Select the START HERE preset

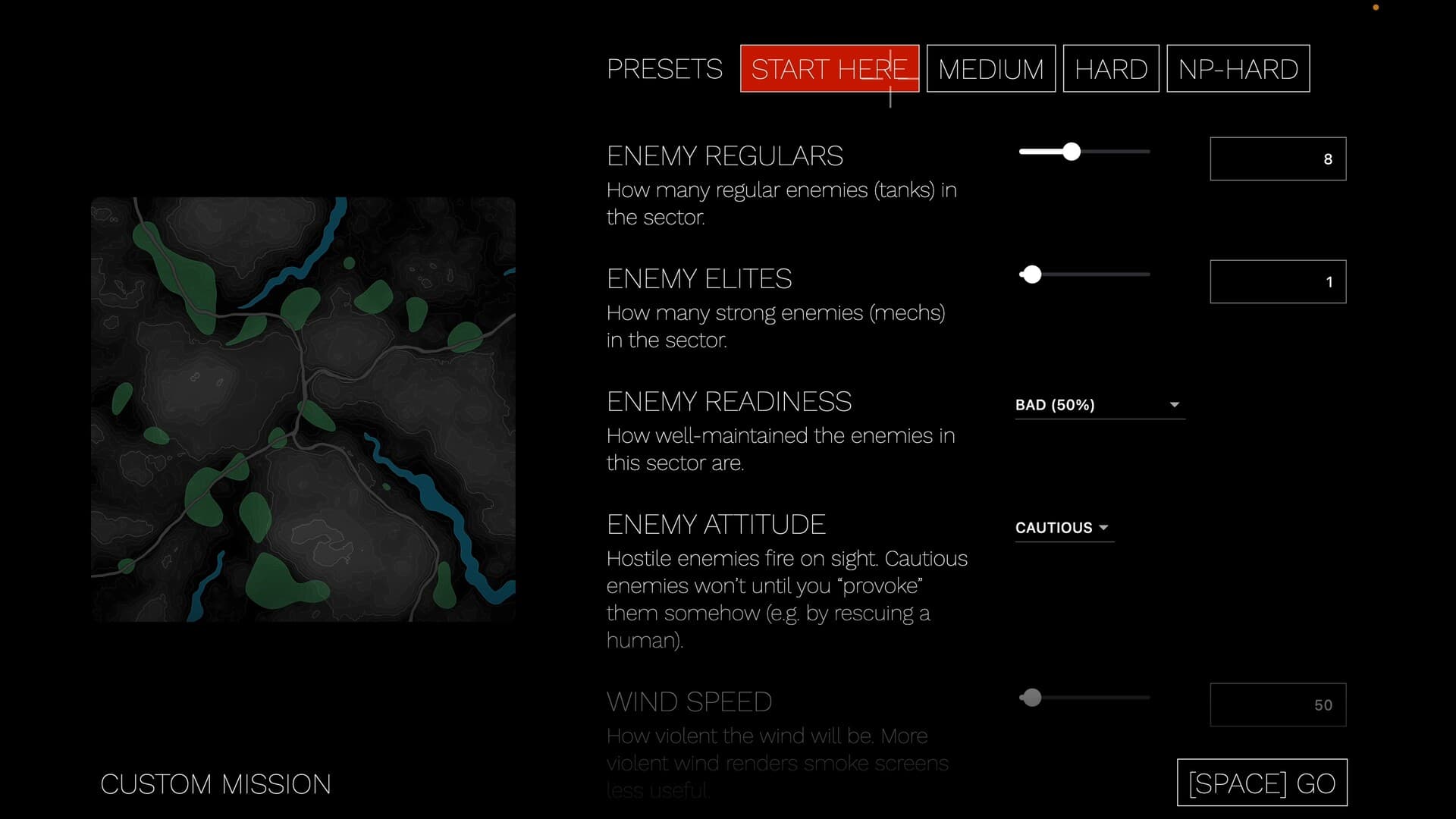pos(829,68)
